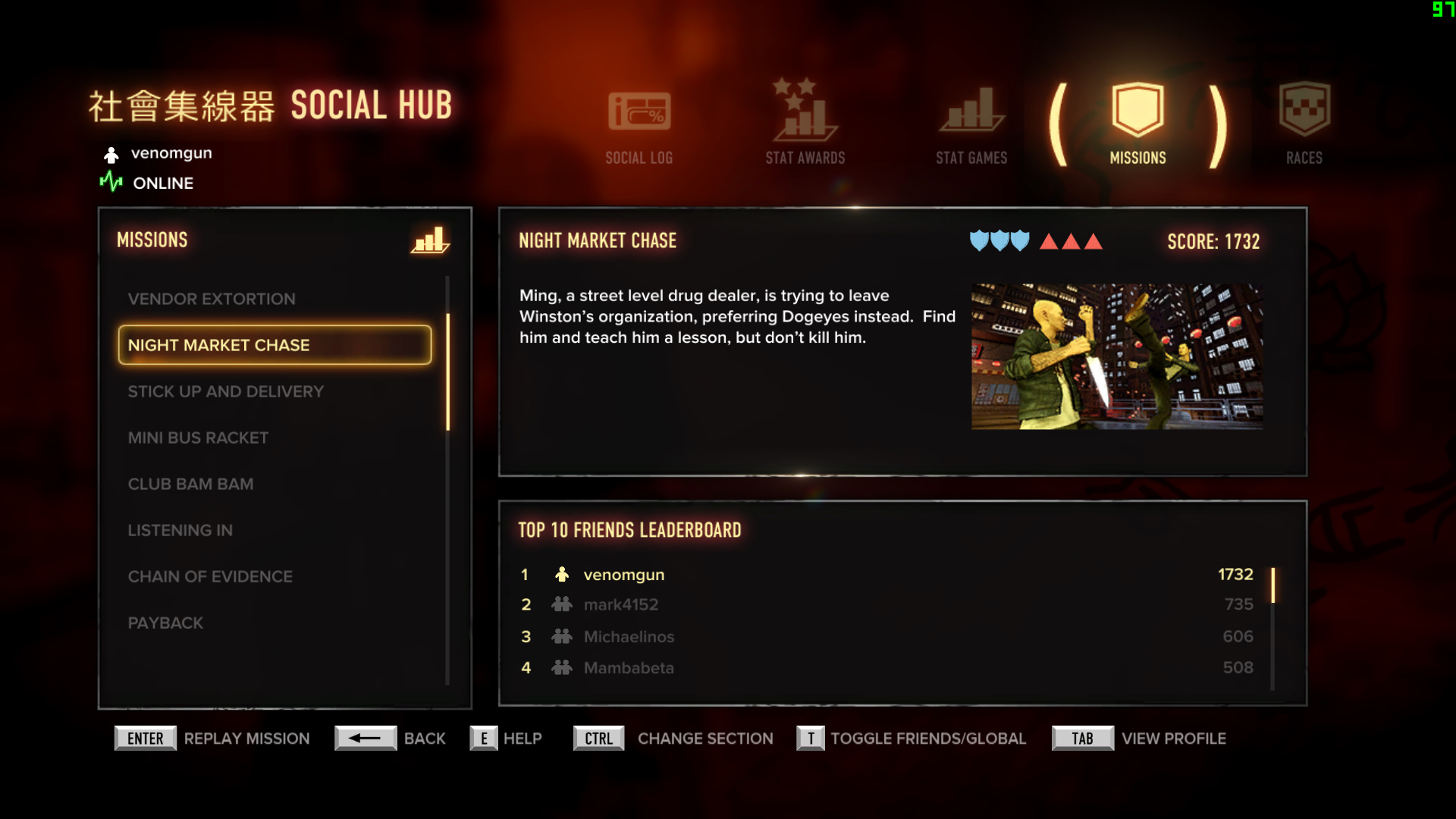1456x819 pixels.
Task: Choose the Payback mission
Action: coord(165,623)
